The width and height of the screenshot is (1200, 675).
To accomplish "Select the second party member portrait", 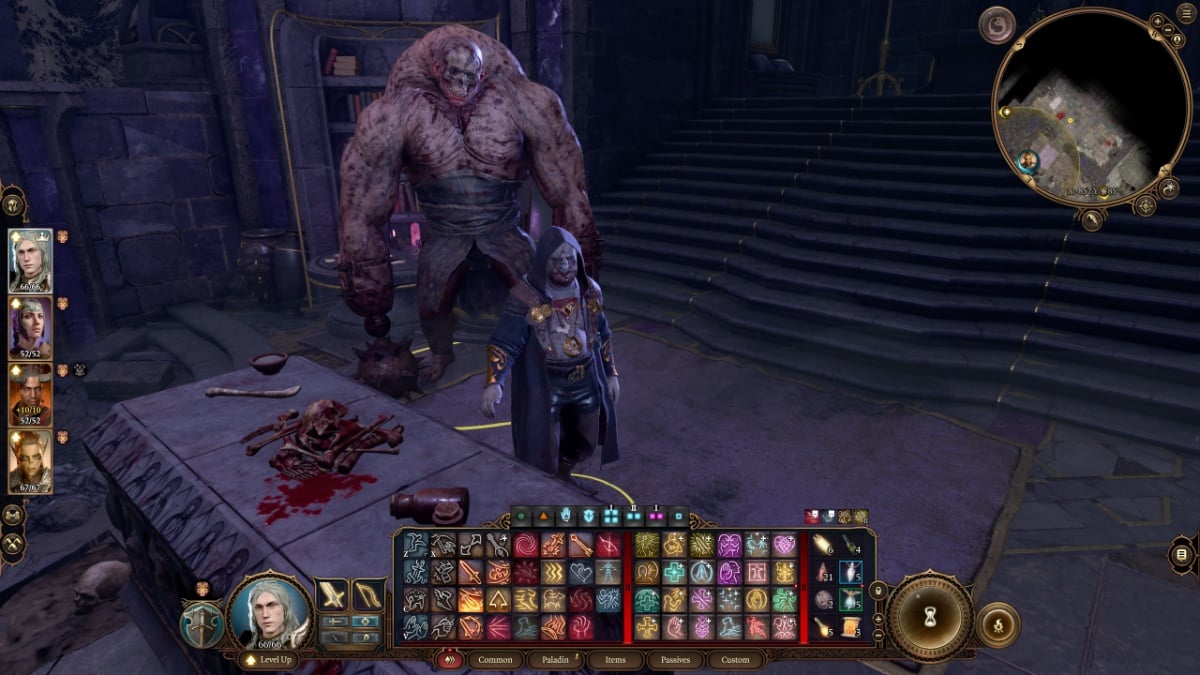I will (30, 327).
